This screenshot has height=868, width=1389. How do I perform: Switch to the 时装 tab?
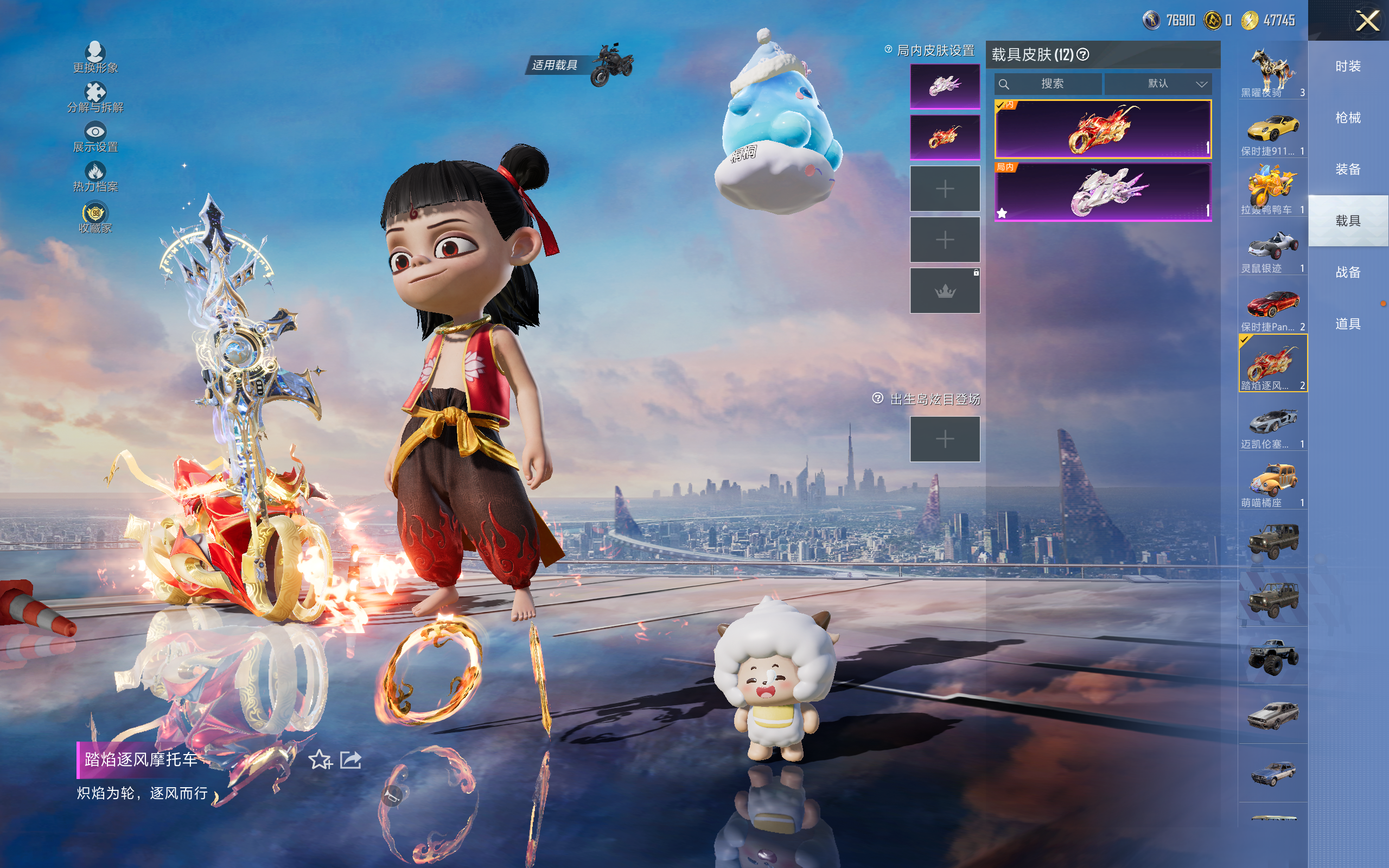[1348, 67]
